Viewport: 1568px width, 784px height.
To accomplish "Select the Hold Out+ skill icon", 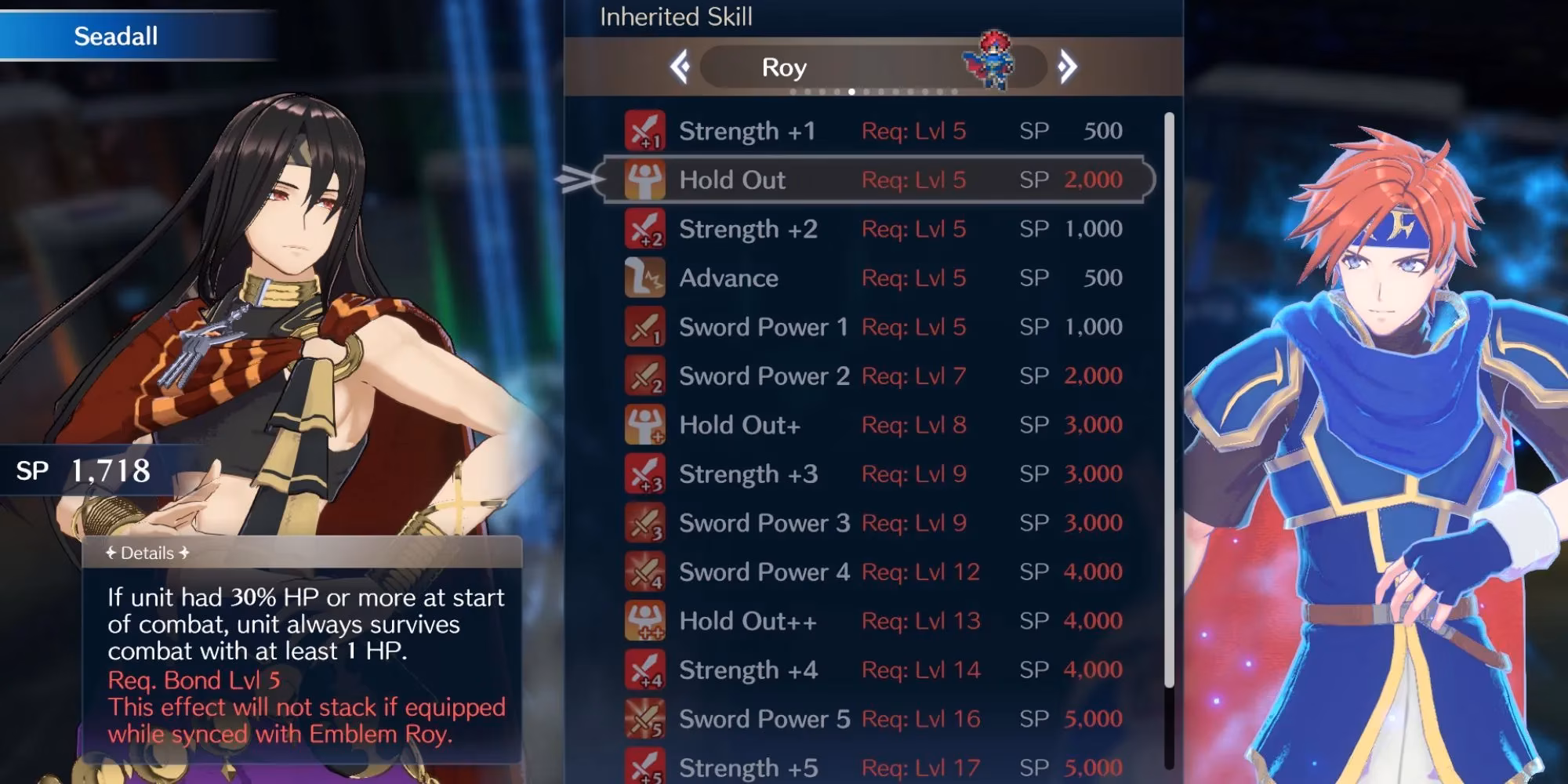I will pyautogui.click(x=643, y=424).
